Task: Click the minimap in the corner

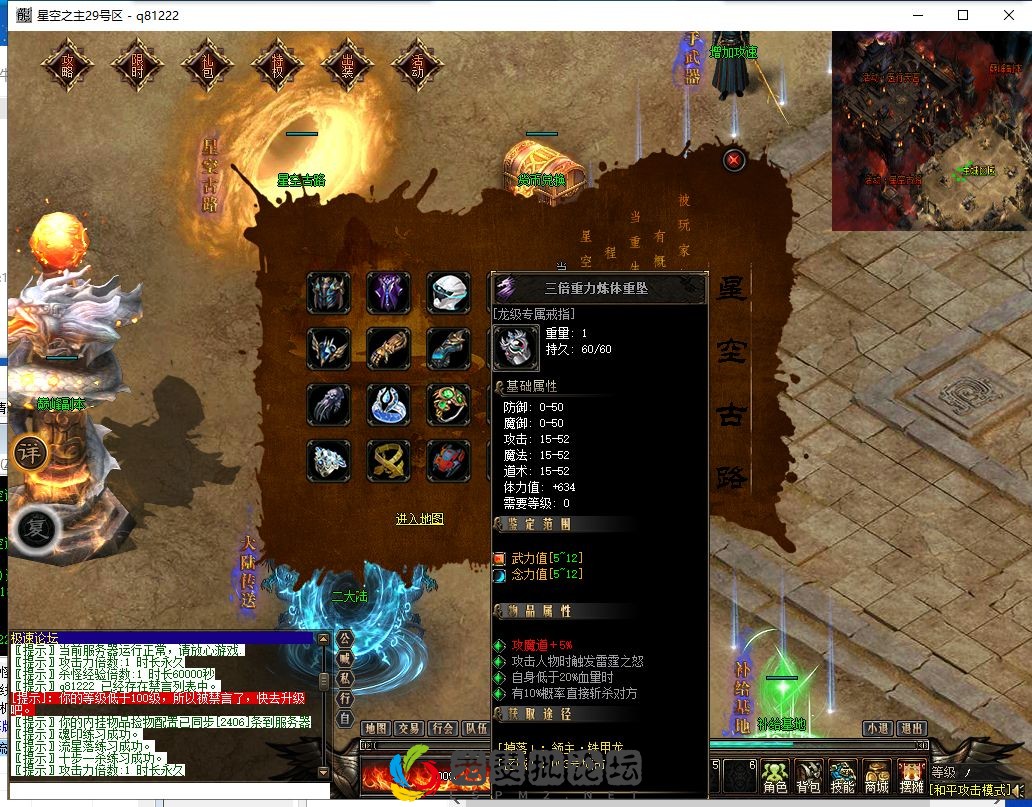Action: pyautogui.click(x=931, y=131)
